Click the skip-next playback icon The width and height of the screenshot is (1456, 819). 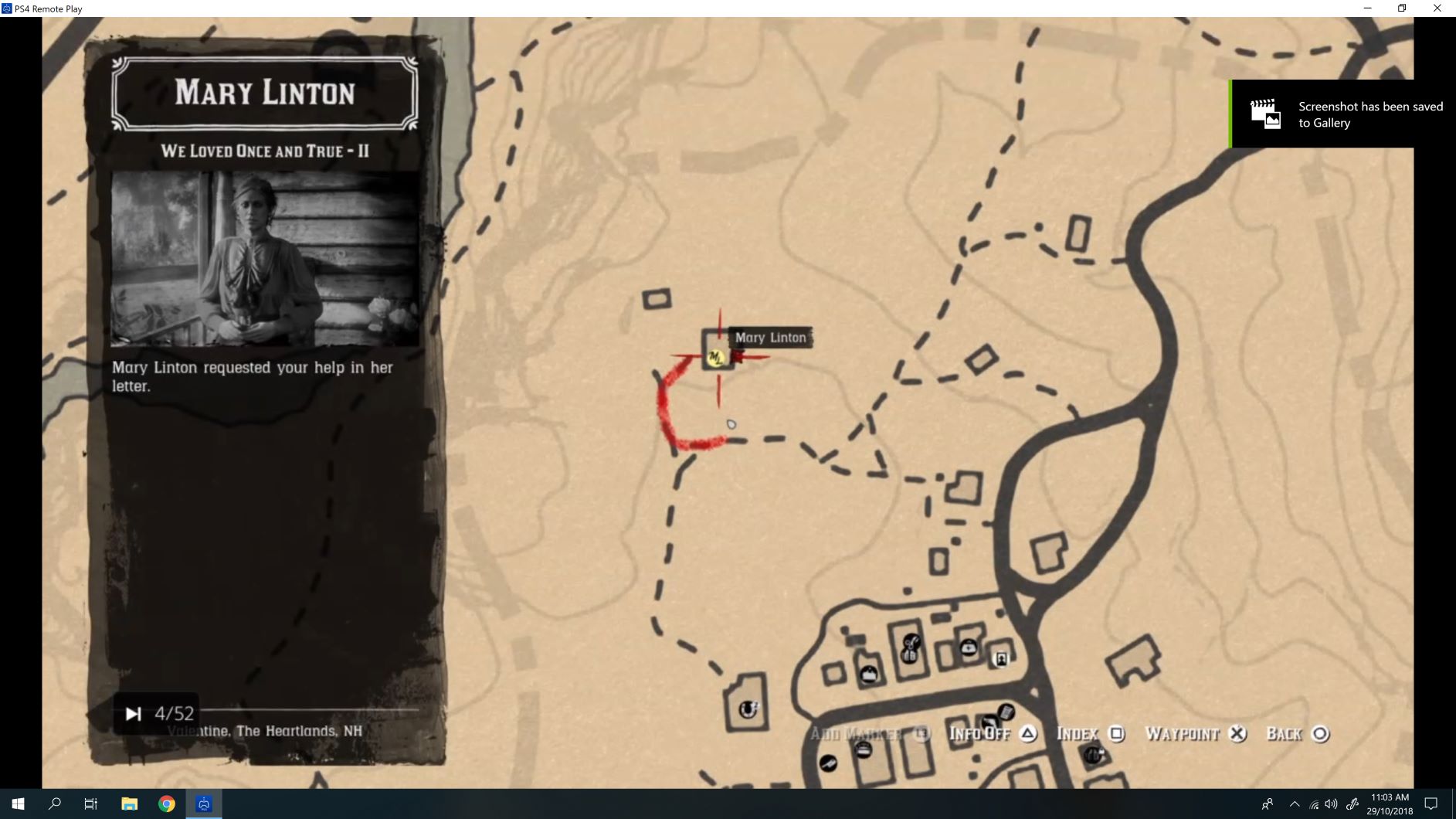click(134, 714)
